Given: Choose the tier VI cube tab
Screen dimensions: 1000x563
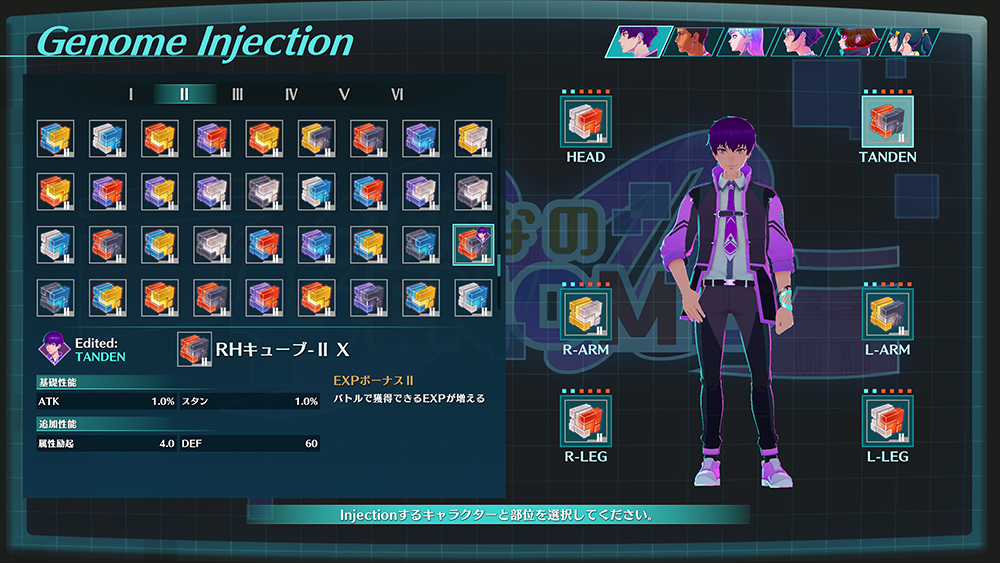Looking at the screenshot, I should (398, 94).
